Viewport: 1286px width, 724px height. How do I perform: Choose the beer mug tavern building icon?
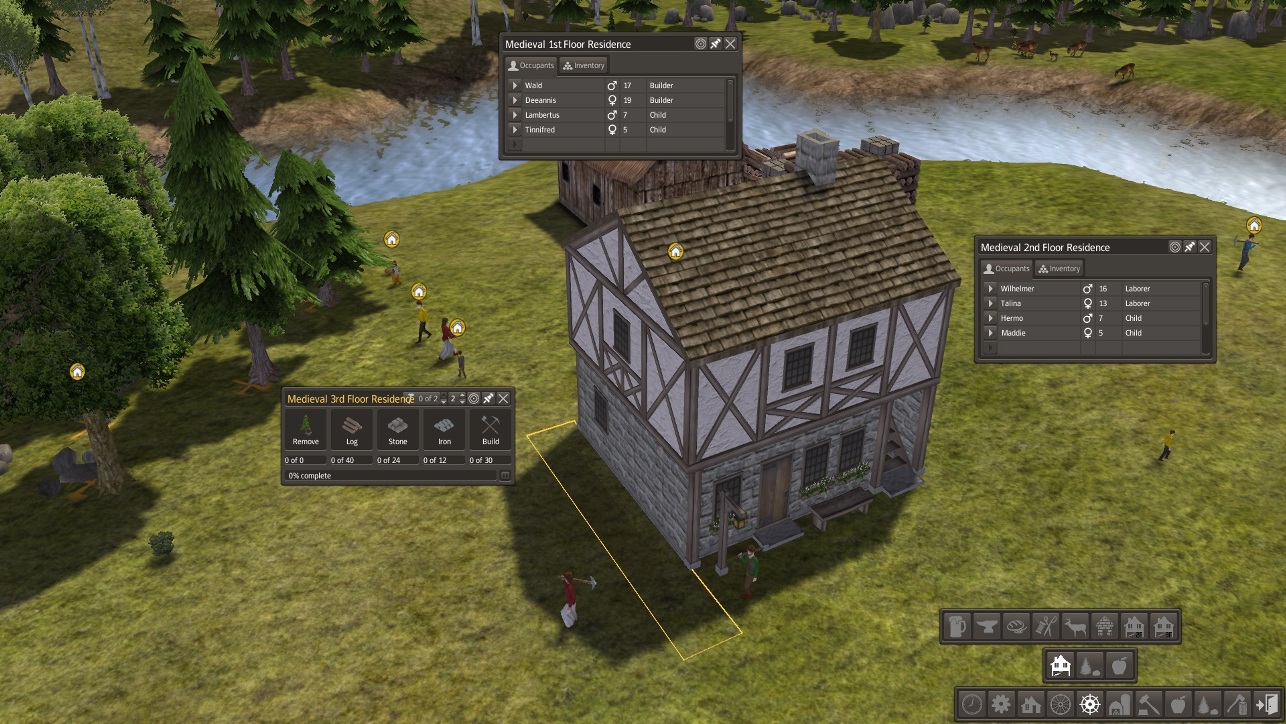coord(958,627)
